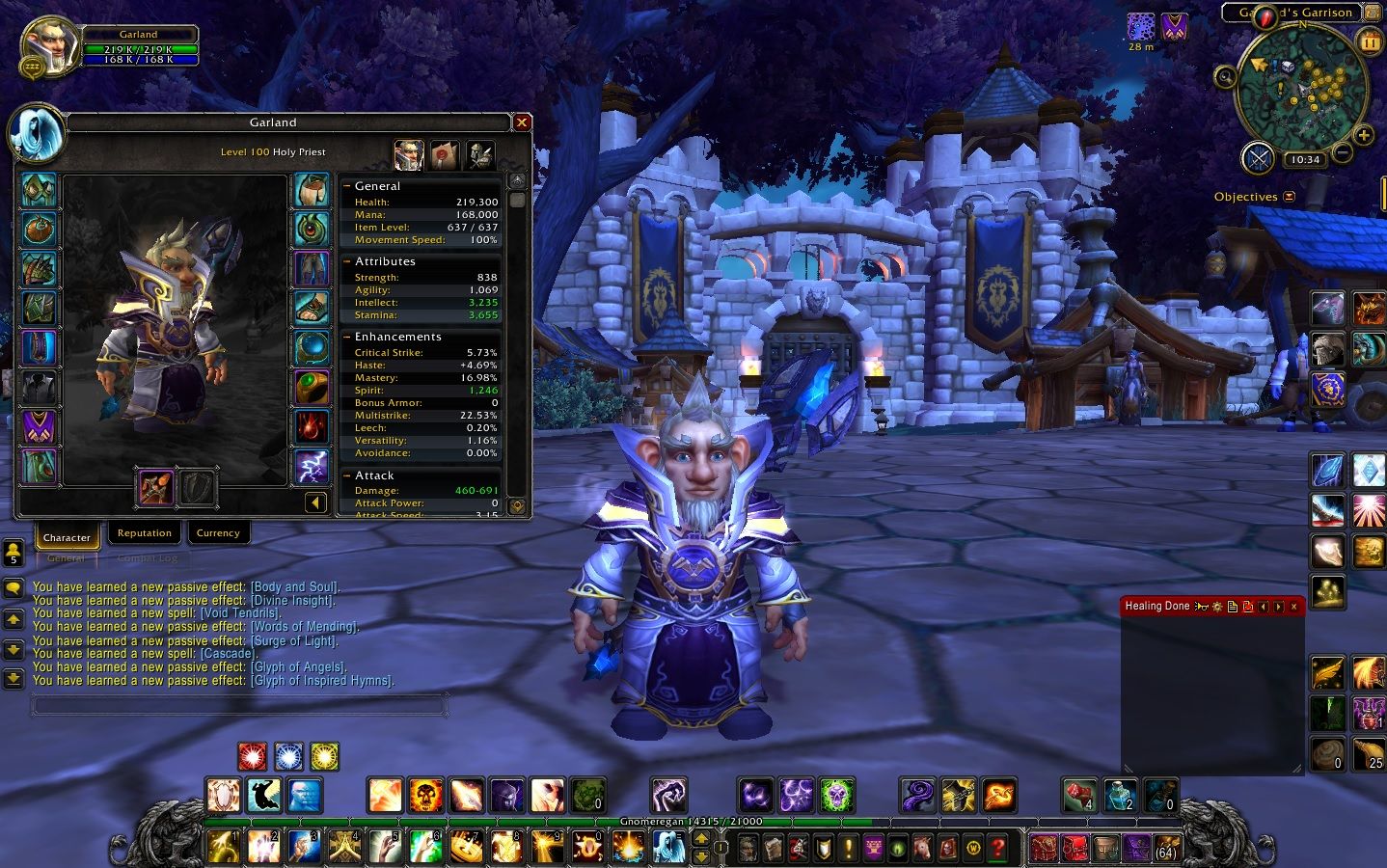This screenshot has width=1387, height=868.
Task: Open the calendar button showing 11
Action: [1370, 41]
